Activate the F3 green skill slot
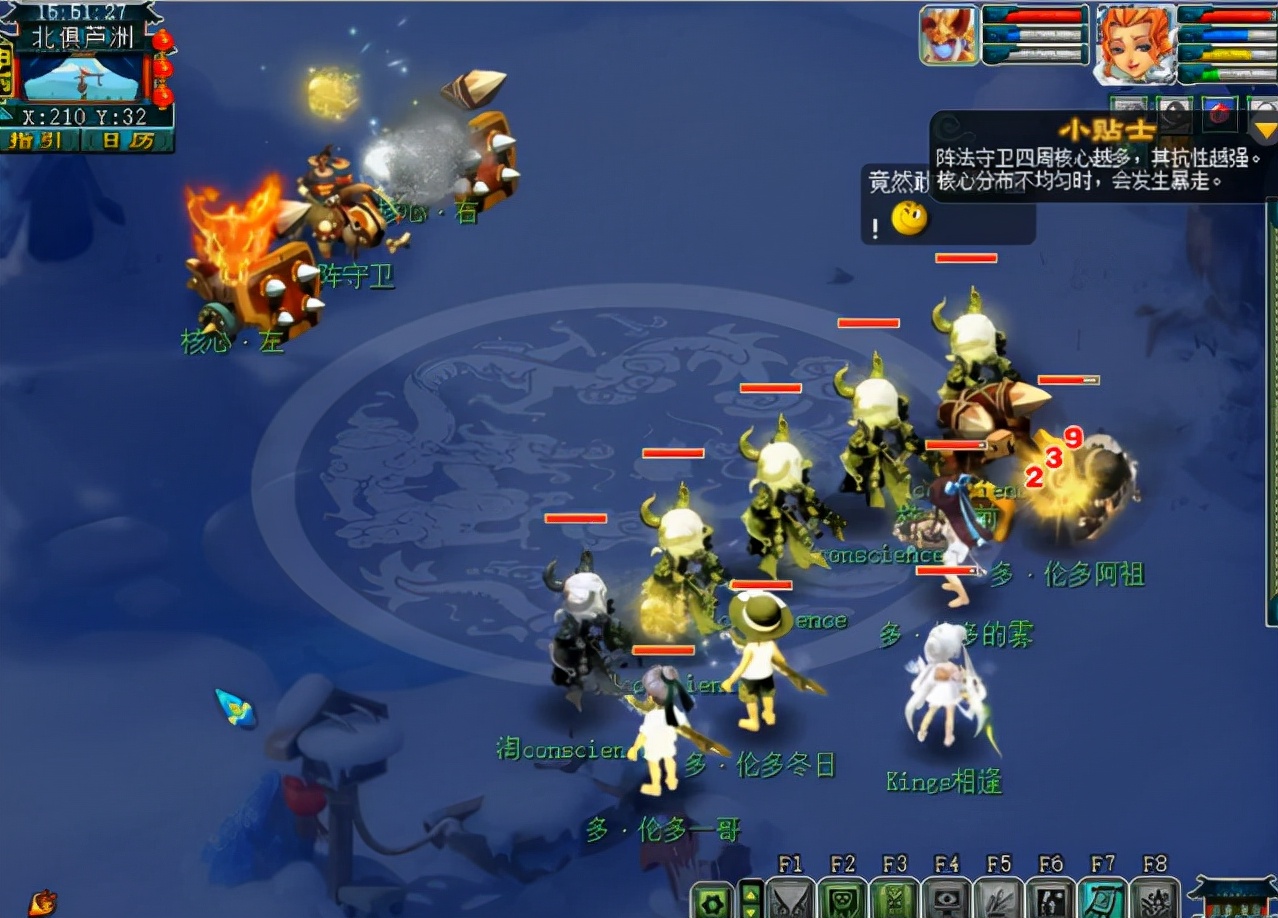 (894, 897)
